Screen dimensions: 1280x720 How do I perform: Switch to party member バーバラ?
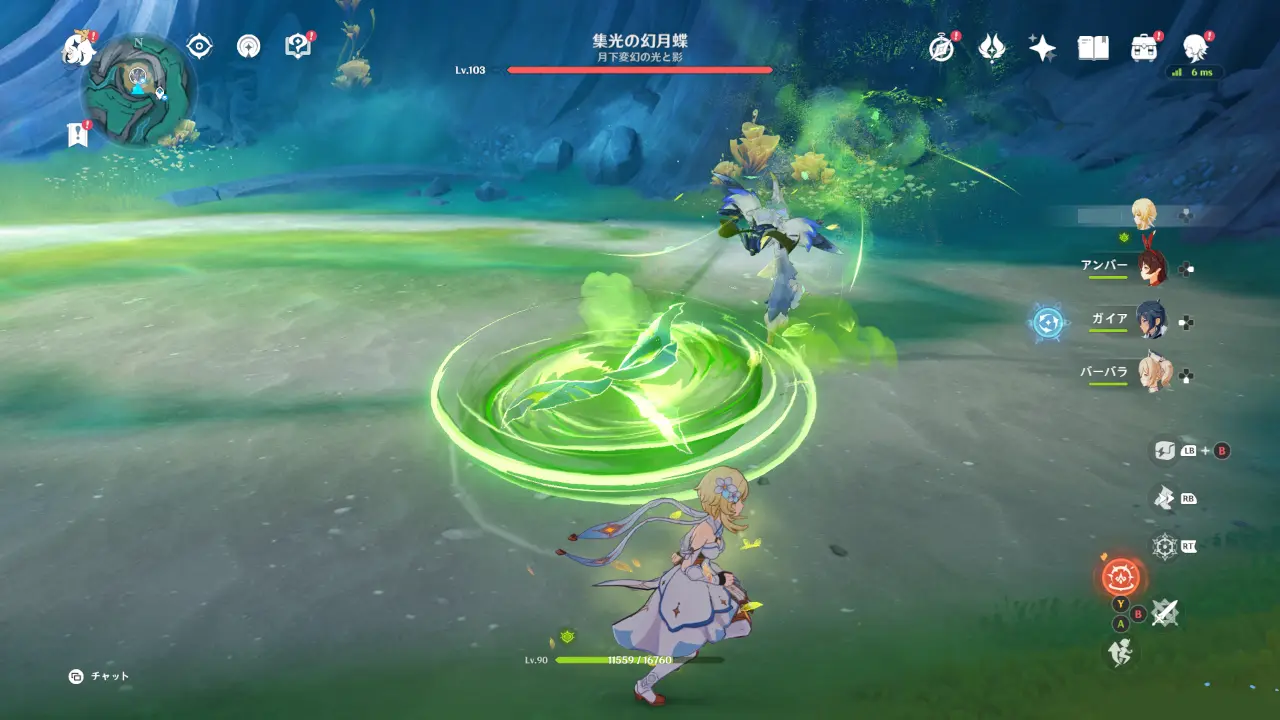[1150, 374]
